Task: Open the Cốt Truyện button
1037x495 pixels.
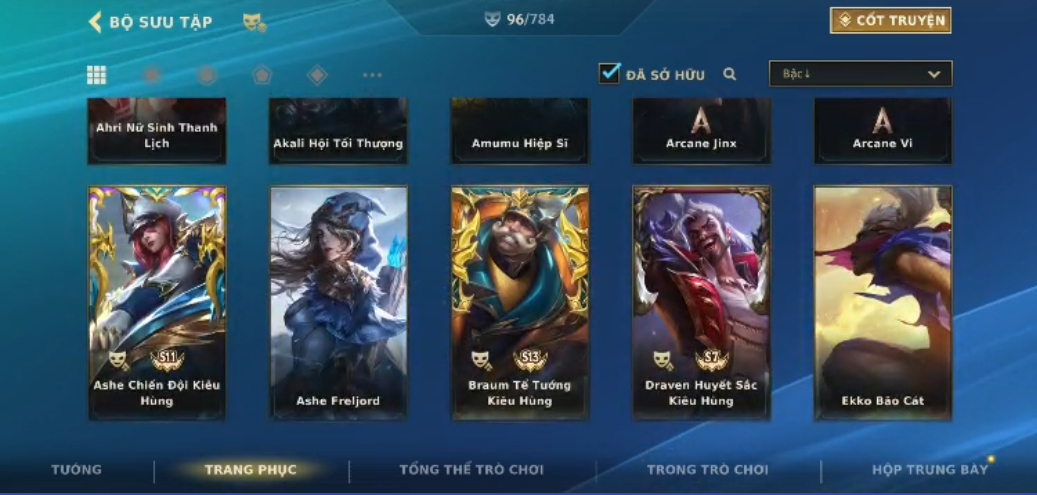Action: [x=890, y=21]
